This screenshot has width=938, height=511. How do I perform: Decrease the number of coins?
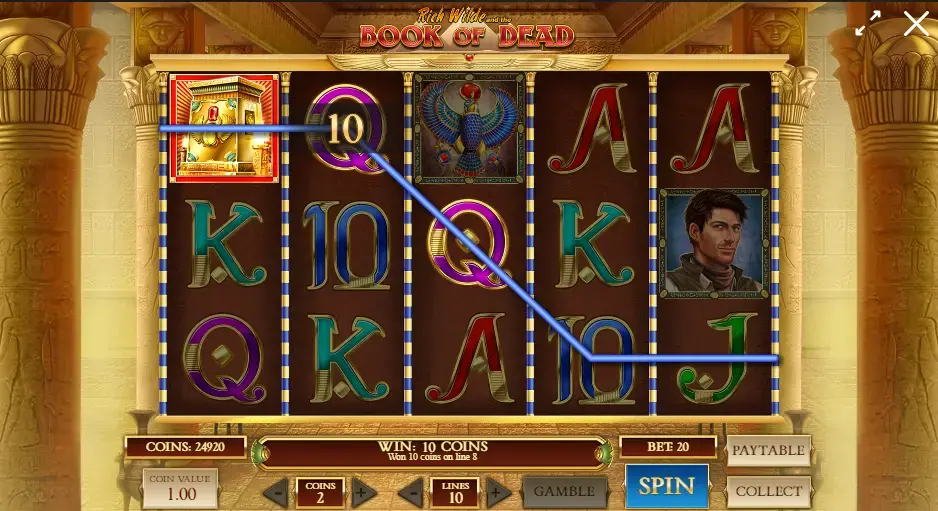point(276,492)
